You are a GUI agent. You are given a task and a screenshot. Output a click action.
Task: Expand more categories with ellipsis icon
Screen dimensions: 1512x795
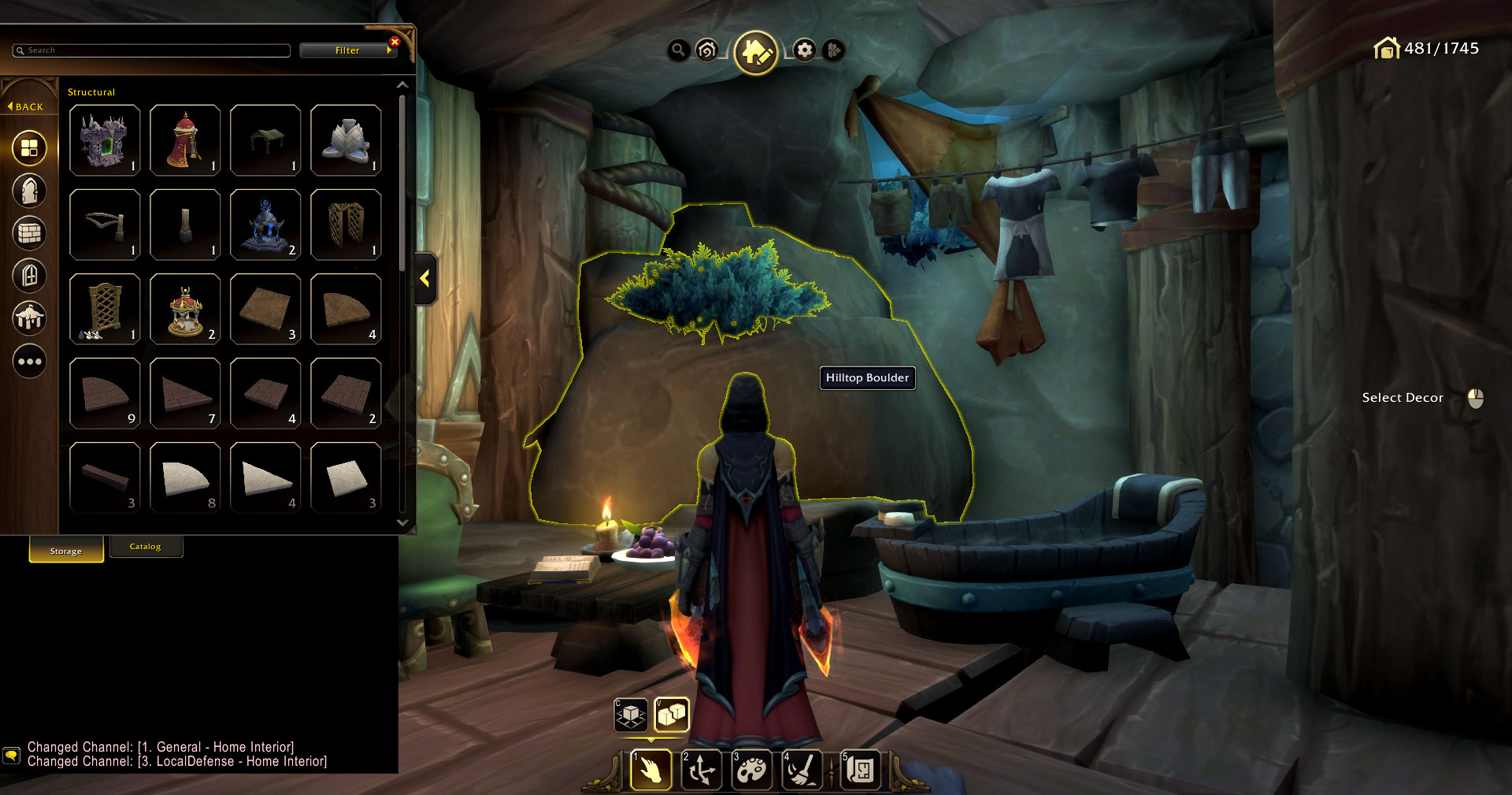tap(29, 361)
